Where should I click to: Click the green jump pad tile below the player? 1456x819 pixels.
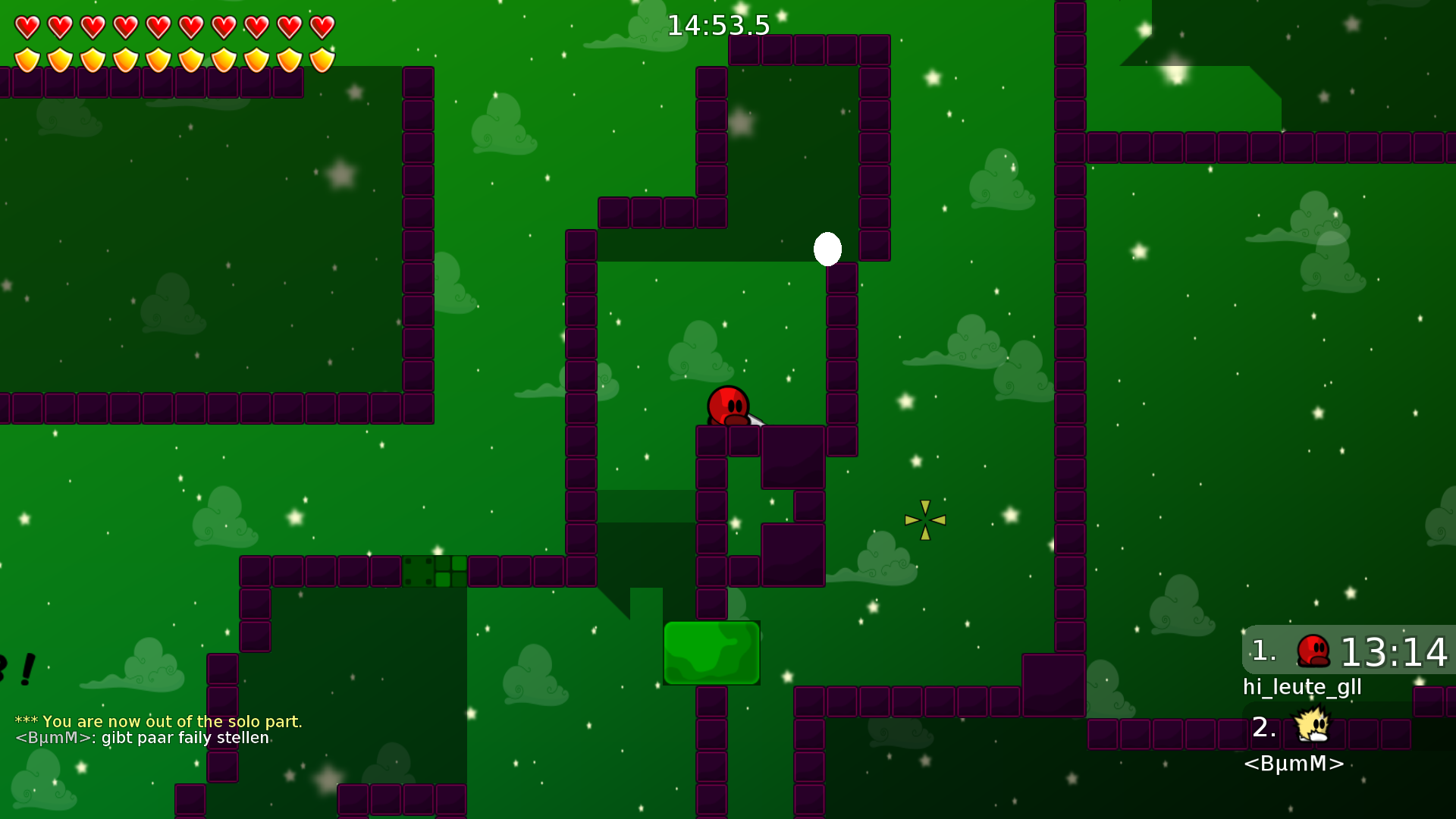711,652
